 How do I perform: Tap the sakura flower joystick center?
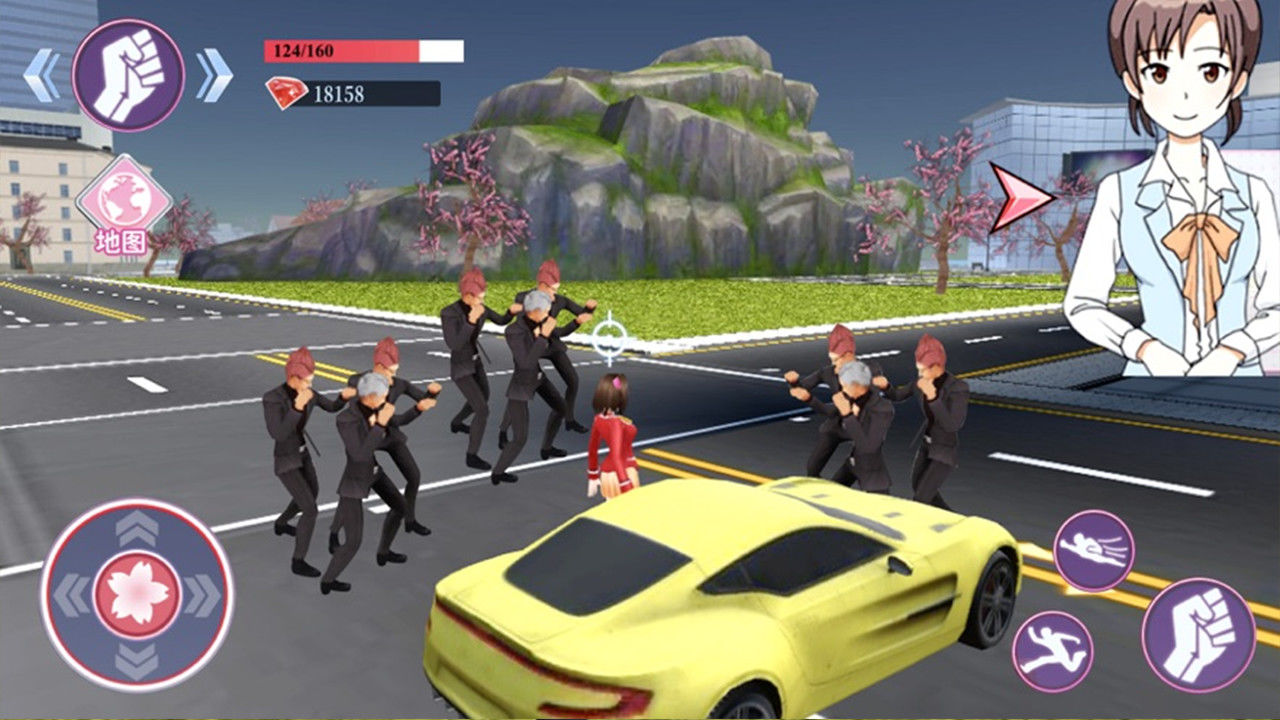click(137, 594)
